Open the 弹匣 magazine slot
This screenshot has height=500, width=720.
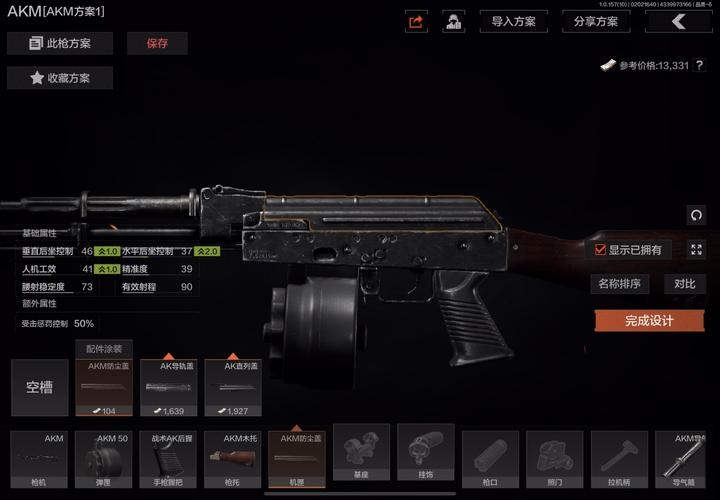[104, 460]
